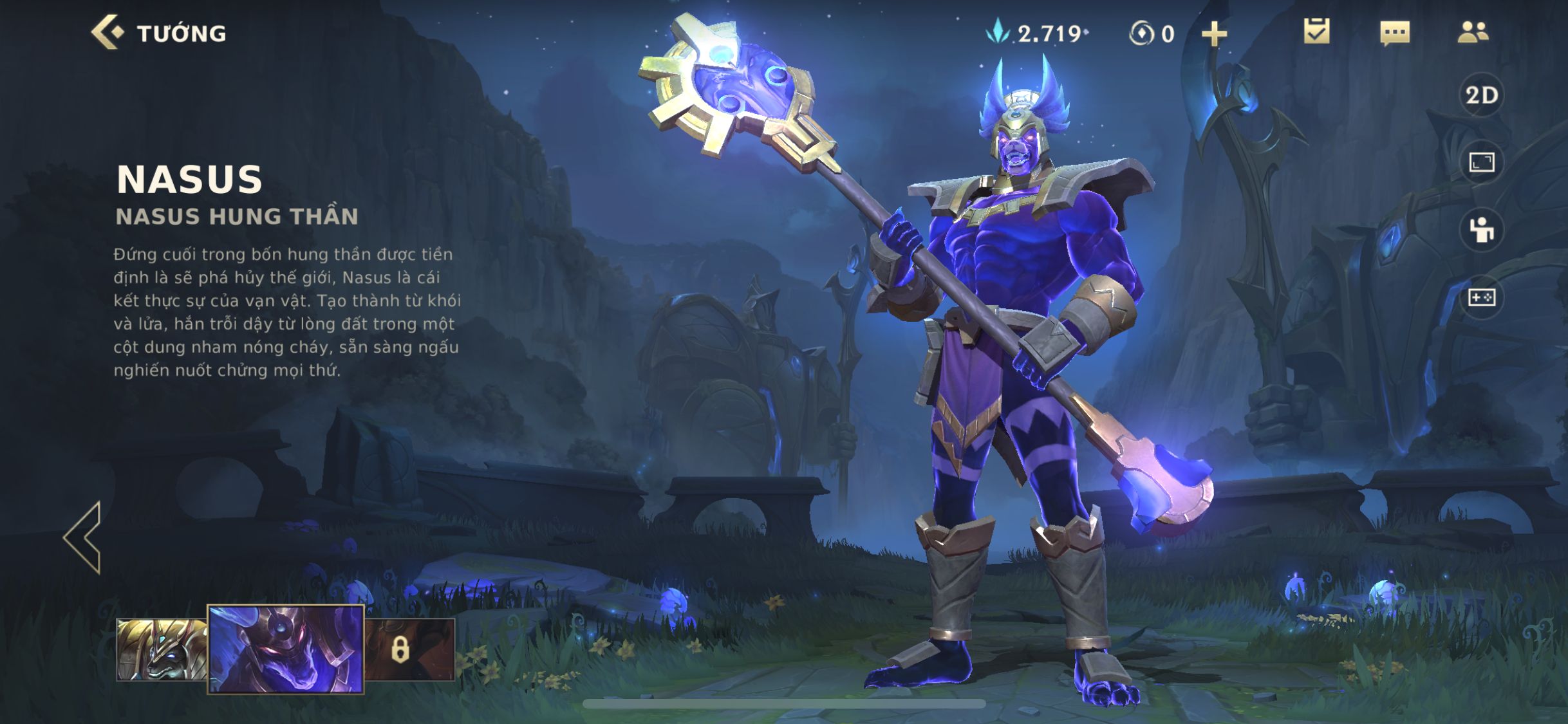Screen dimensions: 1568x724
Task: Choose the locked skin thumbnail
Action: click(x=409, y=649)
